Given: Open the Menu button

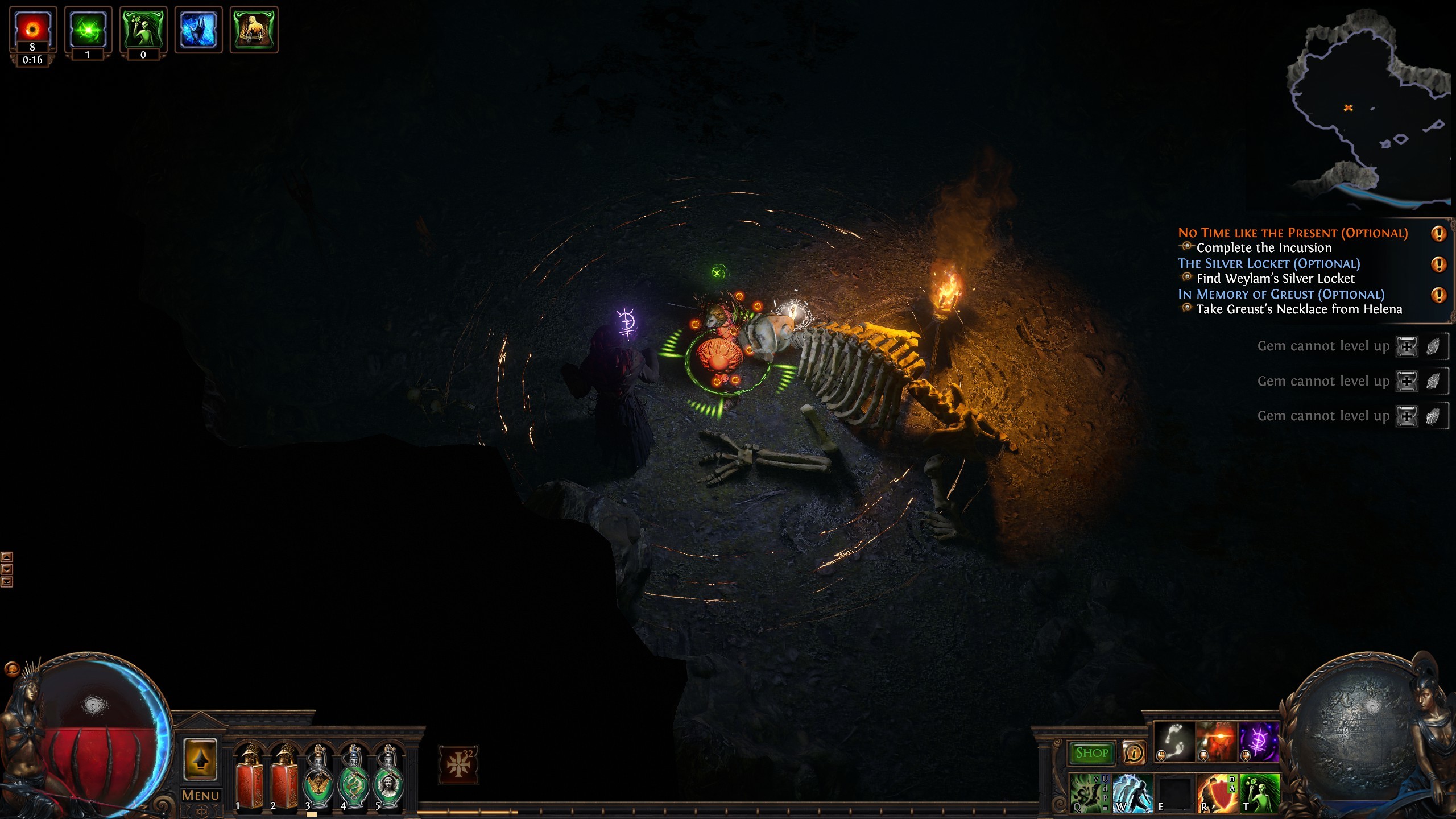Looking at the screenshot, I should [200, 795].
